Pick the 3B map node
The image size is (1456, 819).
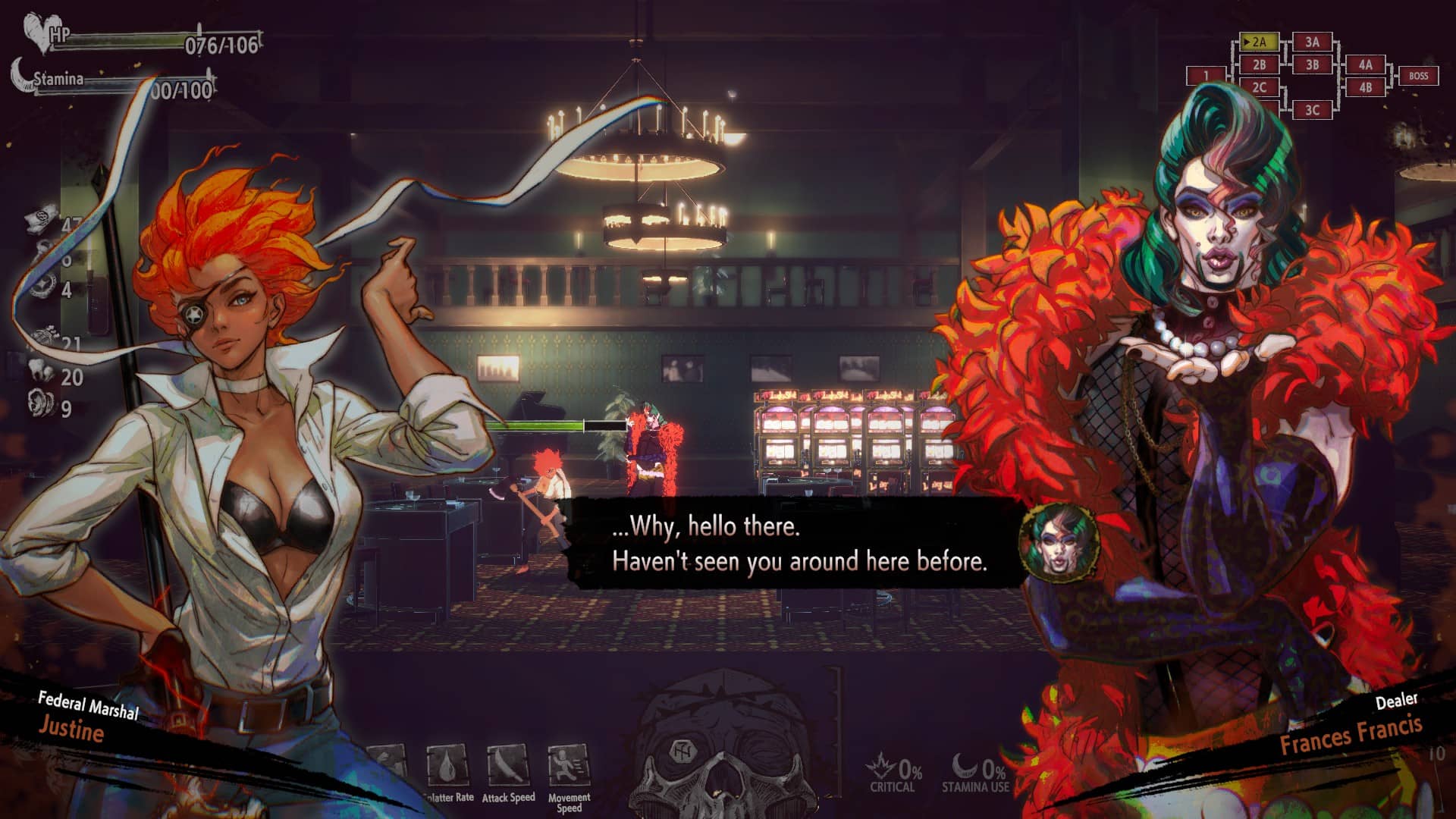coord(1312,65)
